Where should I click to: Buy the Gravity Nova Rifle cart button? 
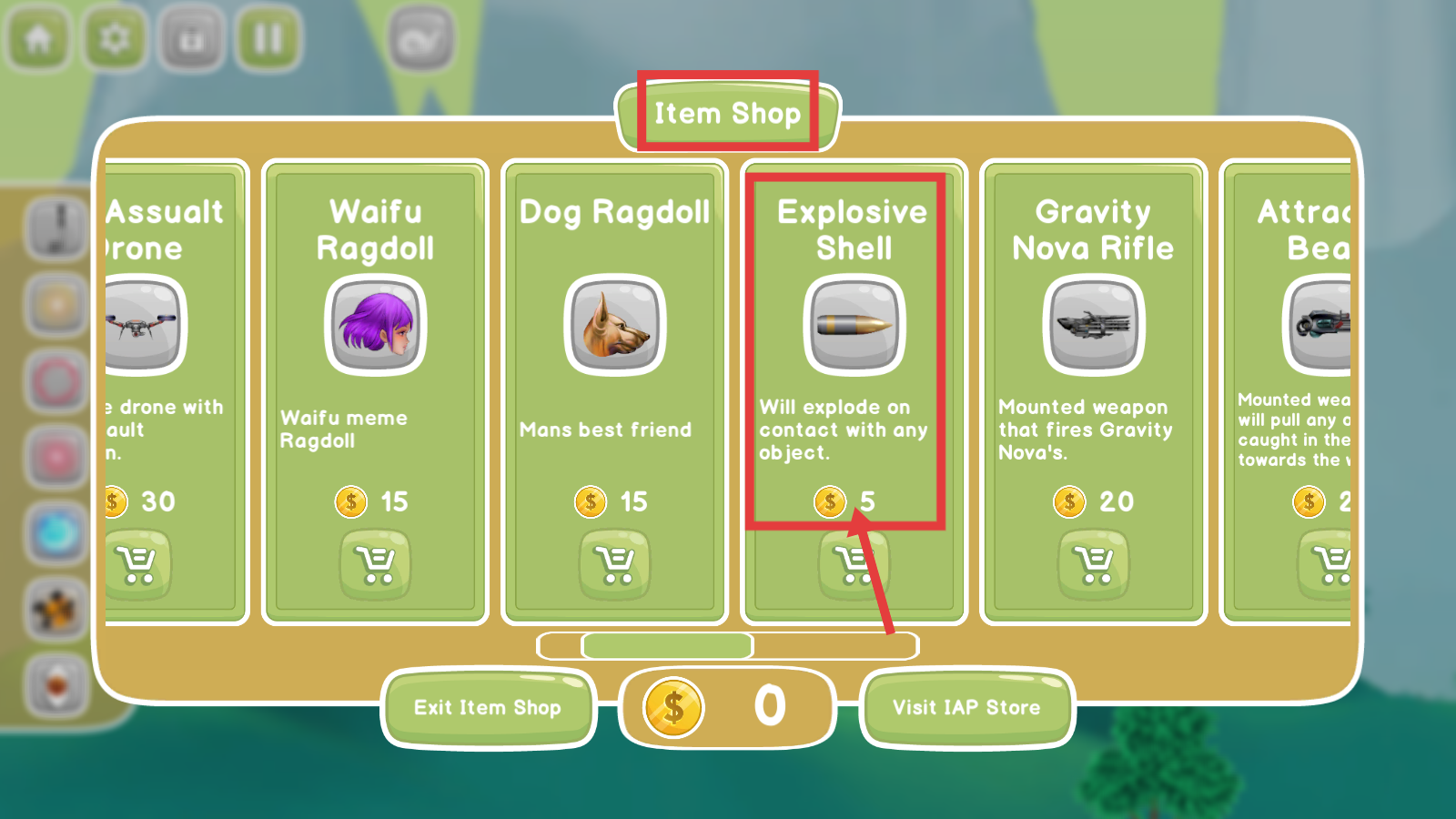1094,565
